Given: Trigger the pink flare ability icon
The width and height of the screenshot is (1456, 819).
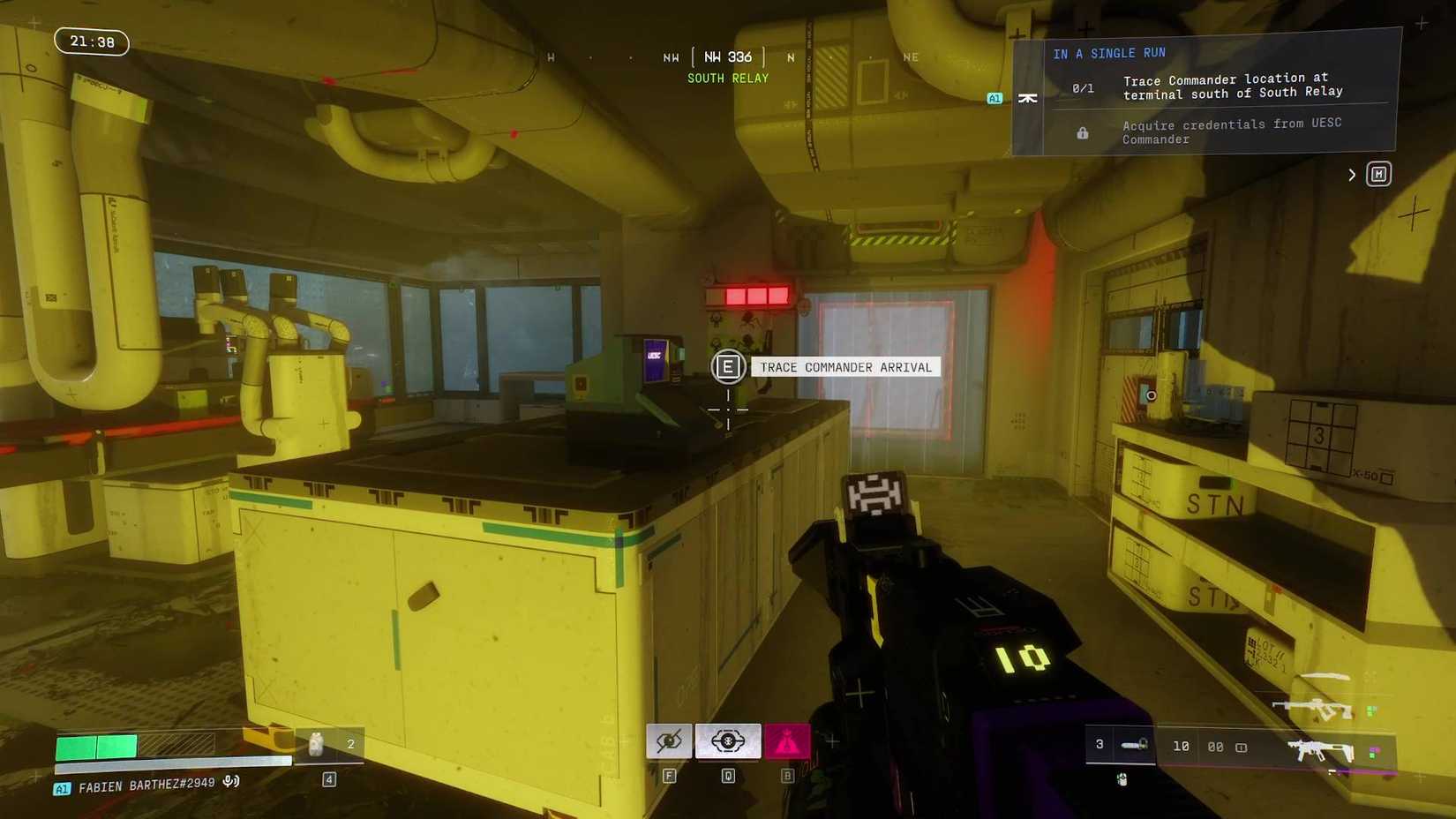Looking at the screenshot, I should click(x=788, y=741).
